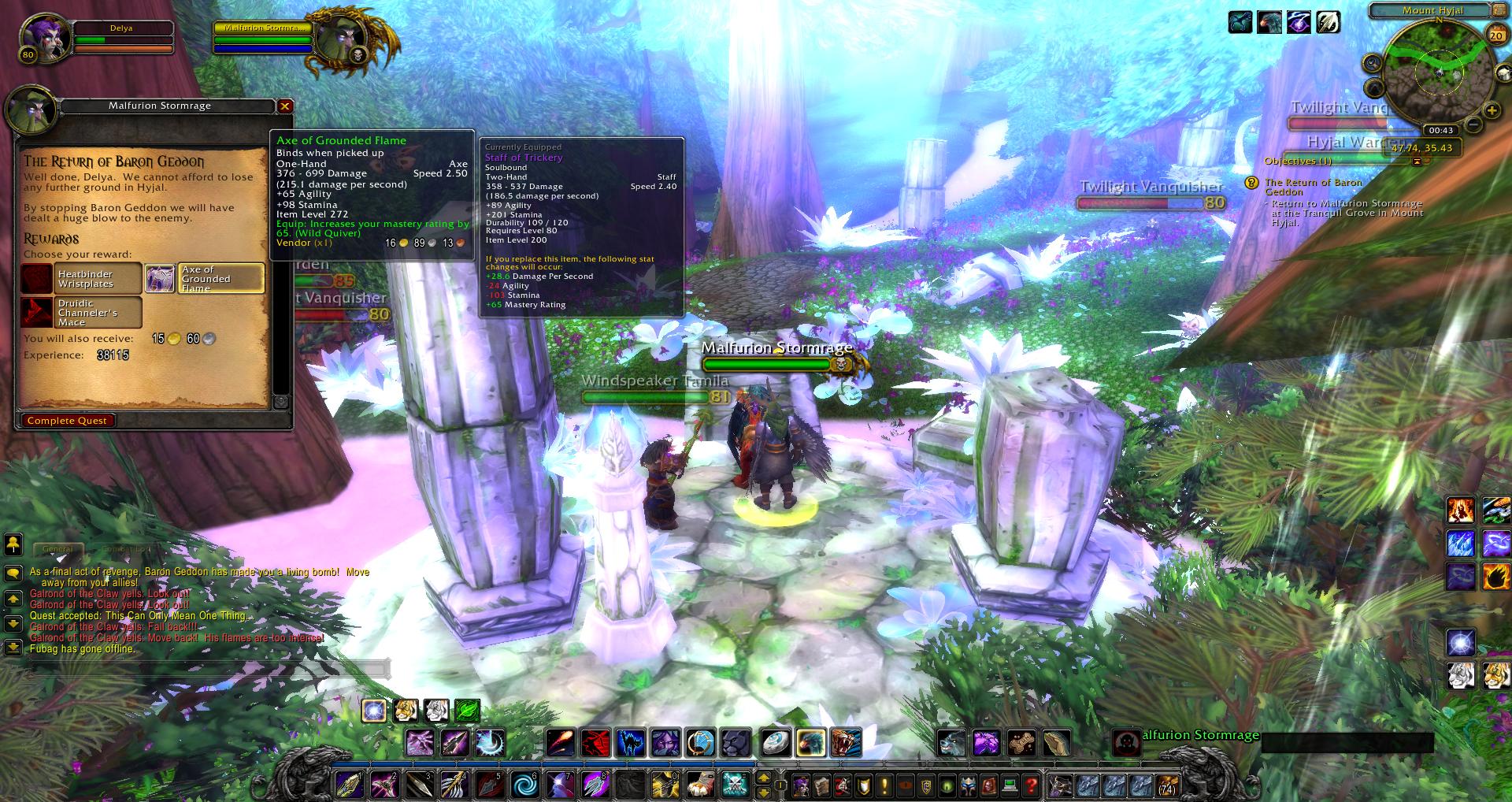The height and width of the screenshot is (802, 1512).
Task: Collapse the Objectives tracker arrow
Action: (1417, 162)
